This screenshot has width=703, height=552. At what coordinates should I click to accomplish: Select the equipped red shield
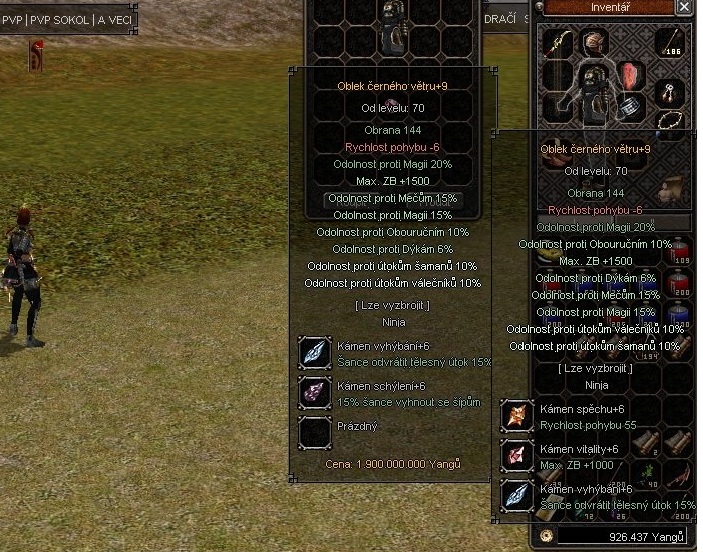click(631, 76)
